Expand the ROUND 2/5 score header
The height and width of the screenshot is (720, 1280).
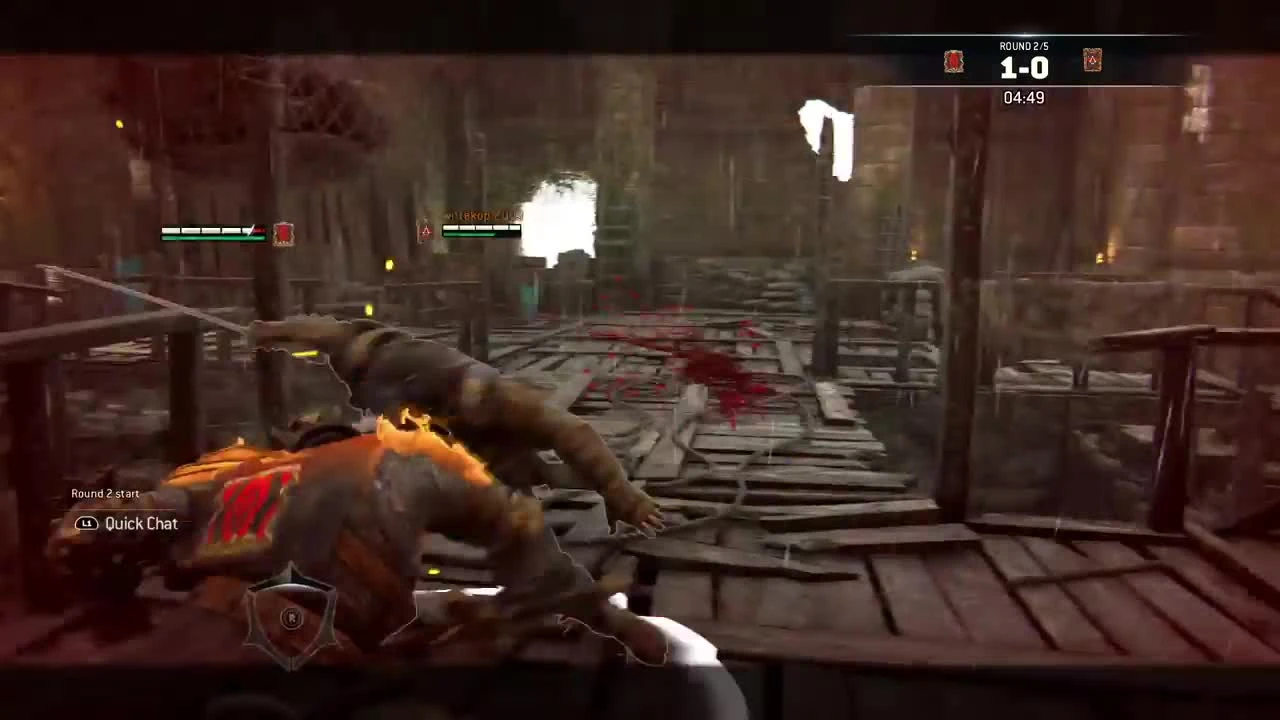click(x=1023, y=46)
